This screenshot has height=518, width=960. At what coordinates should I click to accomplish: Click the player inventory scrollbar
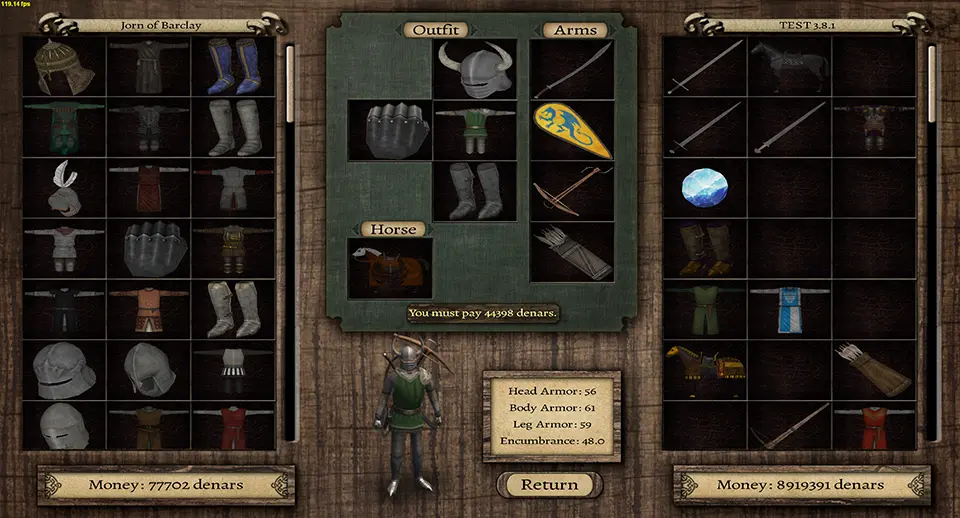tap(291, 240)
